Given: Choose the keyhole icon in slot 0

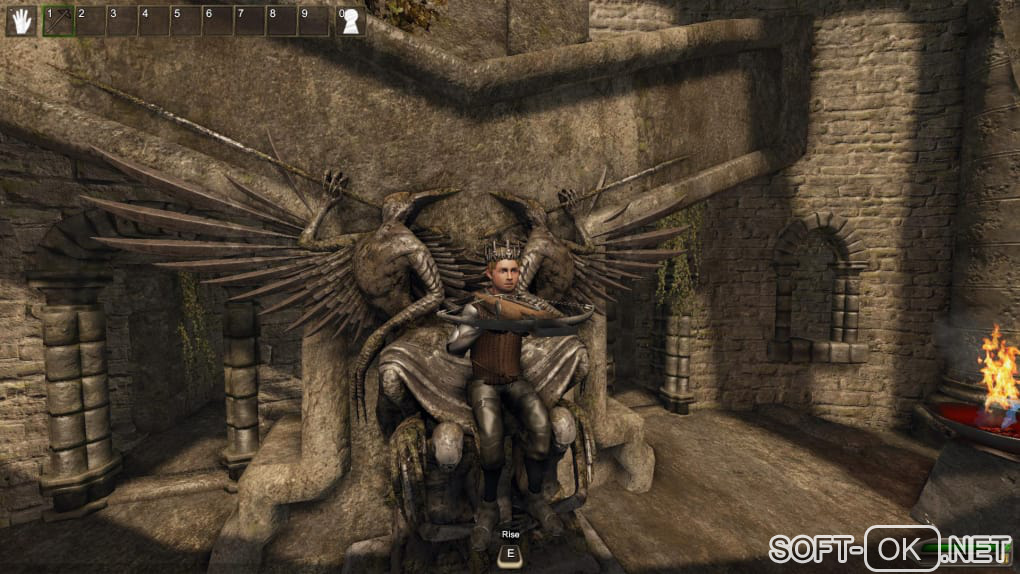Looking at the screenshot, I should pyautogui.click(x=350, y=22).
